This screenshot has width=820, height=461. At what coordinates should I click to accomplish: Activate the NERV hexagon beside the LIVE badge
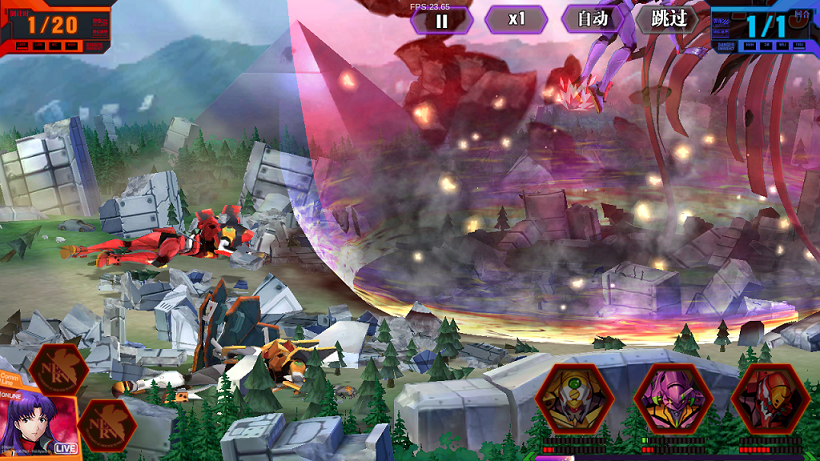[107, 425]
